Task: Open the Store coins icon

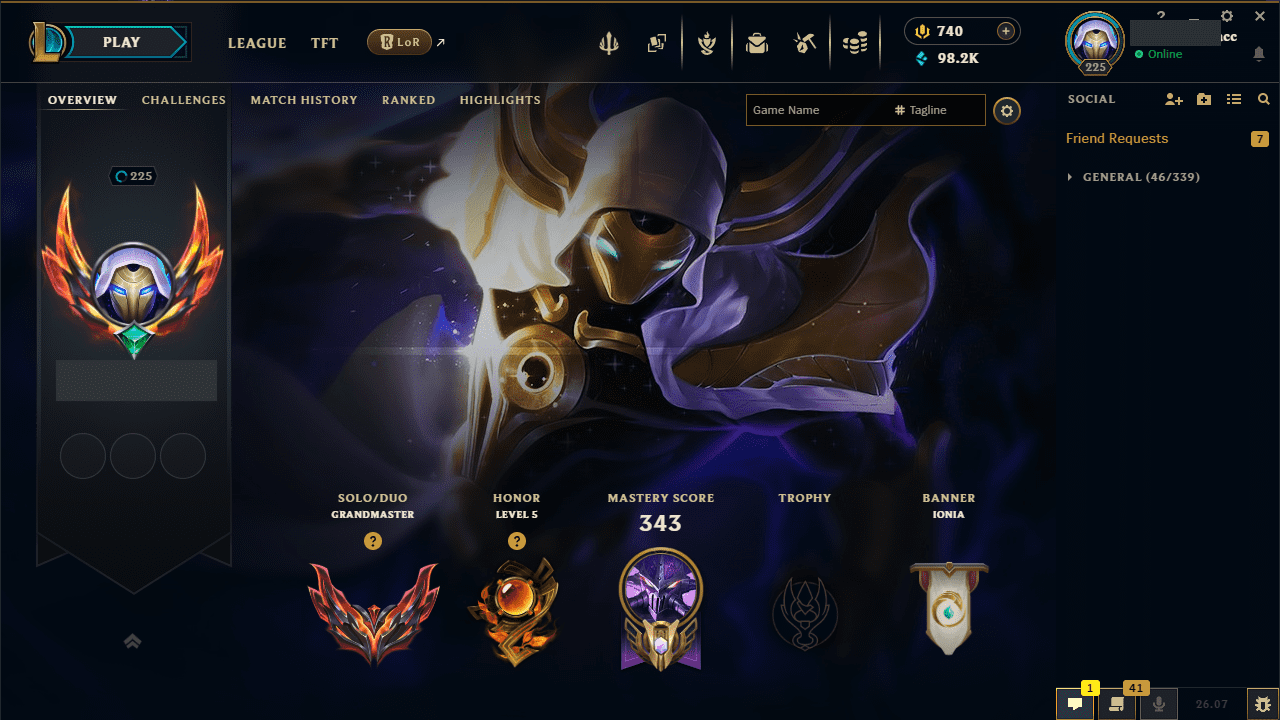Action: coord(855,42)
